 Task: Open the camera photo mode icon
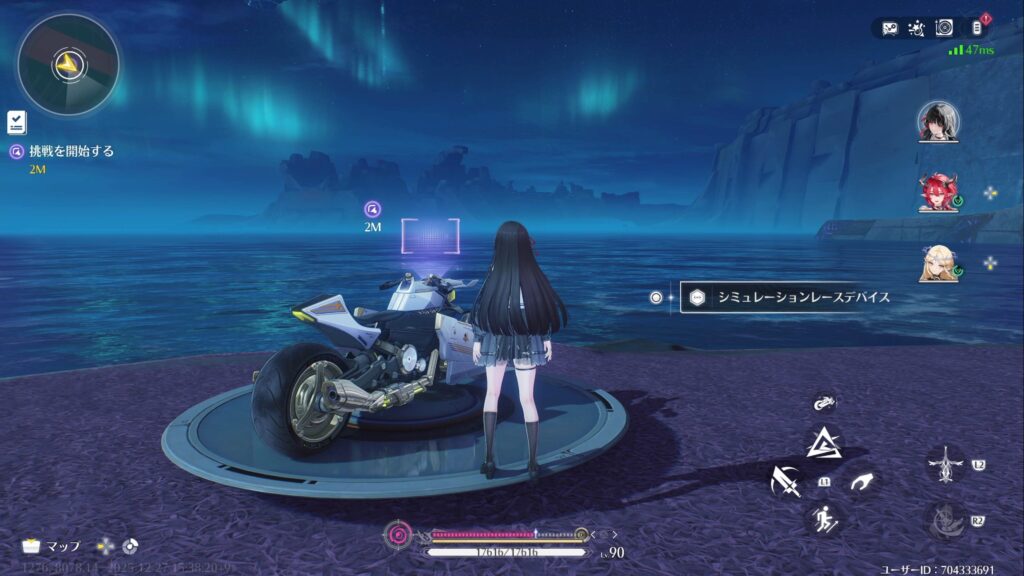pyautogui.click(x=943, y=28)
